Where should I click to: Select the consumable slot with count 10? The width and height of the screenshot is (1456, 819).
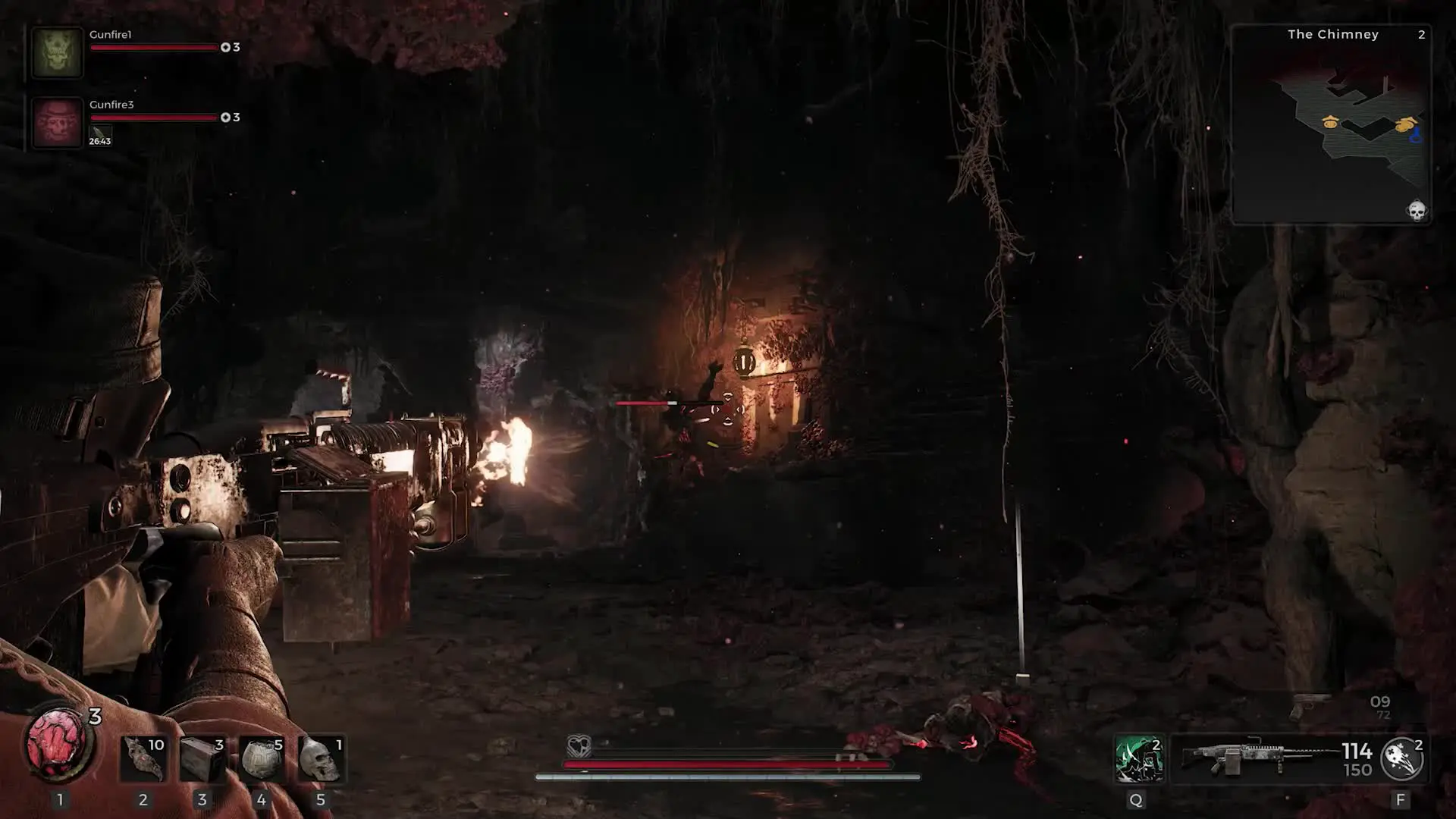point(143,758)
